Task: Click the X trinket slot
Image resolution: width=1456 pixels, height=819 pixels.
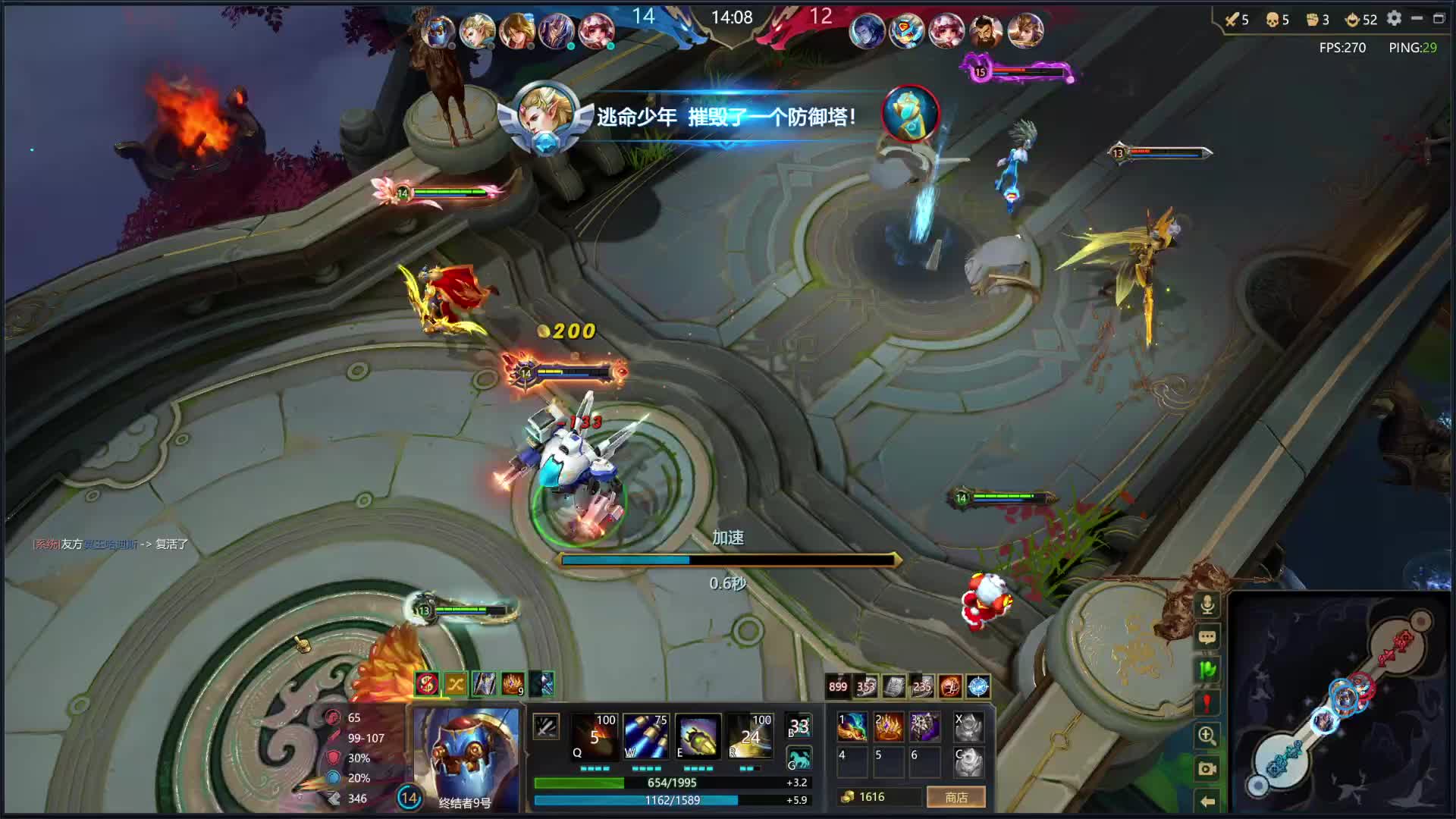Action: tap(968, 726)
